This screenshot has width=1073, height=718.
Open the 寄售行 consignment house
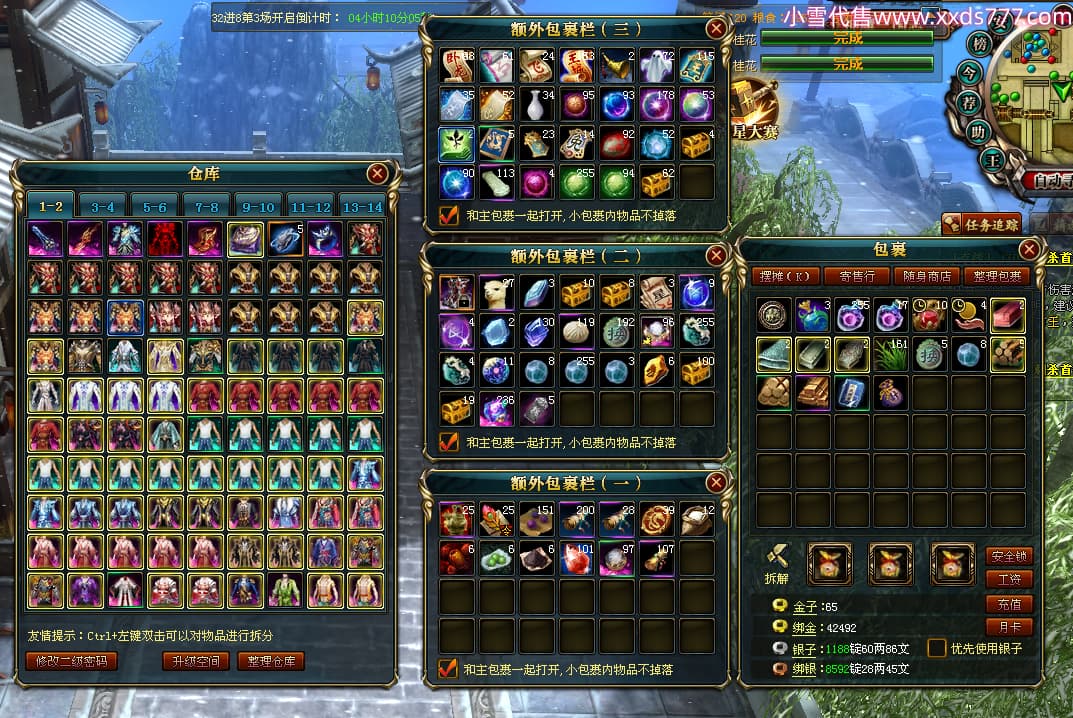coord(857,276)
